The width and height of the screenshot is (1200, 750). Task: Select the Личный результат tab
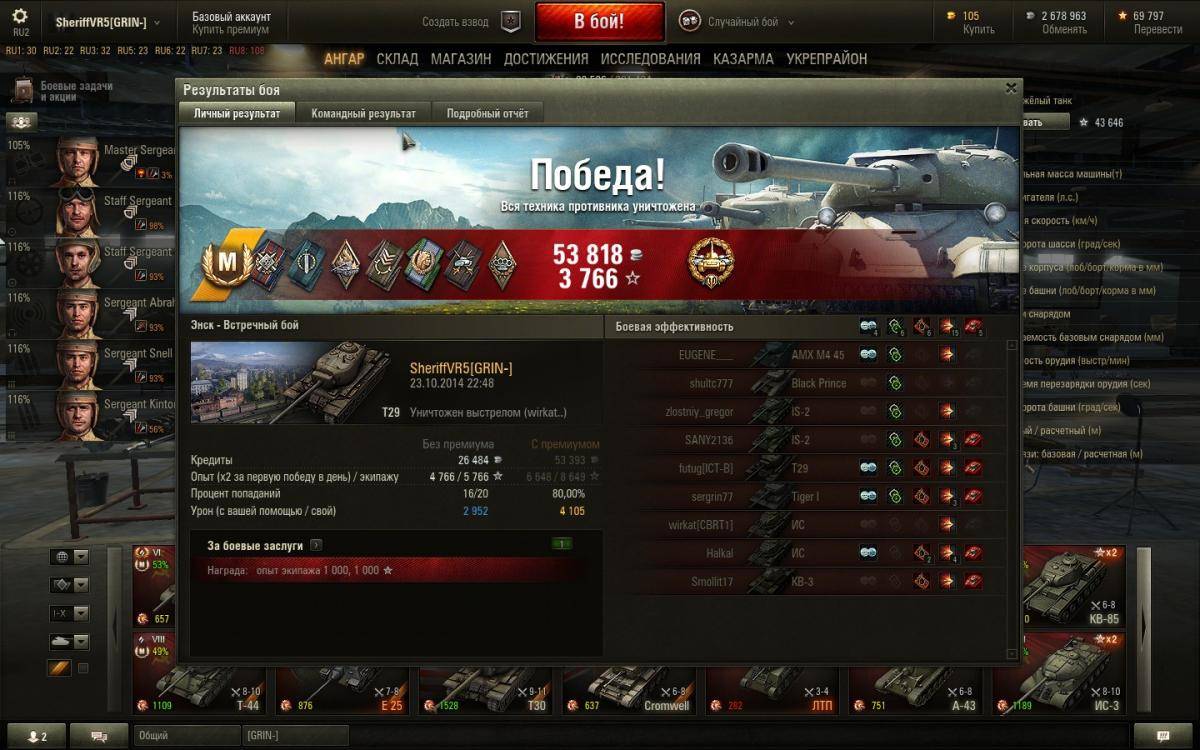click(237, 113)
